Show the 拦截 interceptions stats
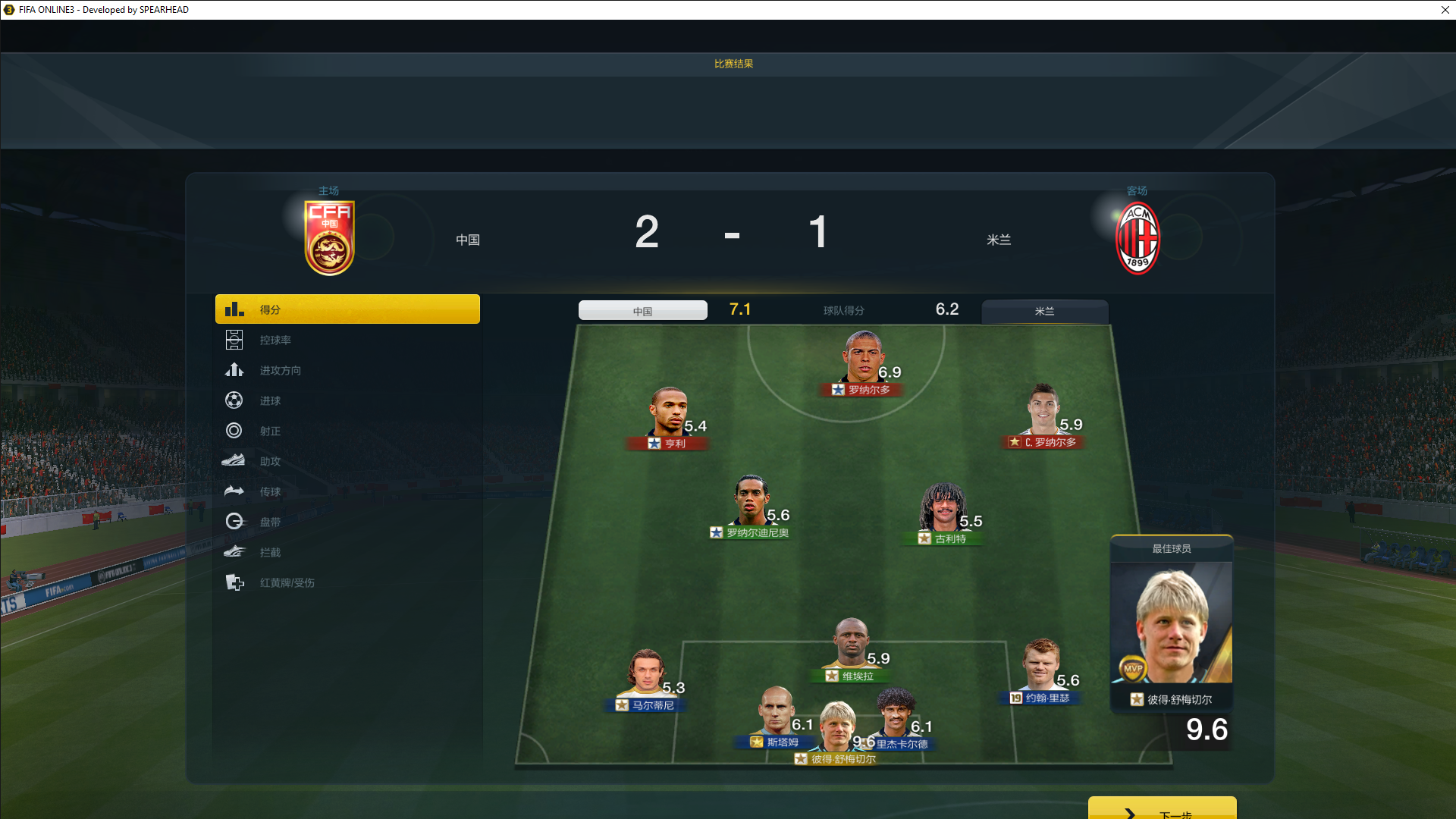1456x819 pixels. coord(270,553)
